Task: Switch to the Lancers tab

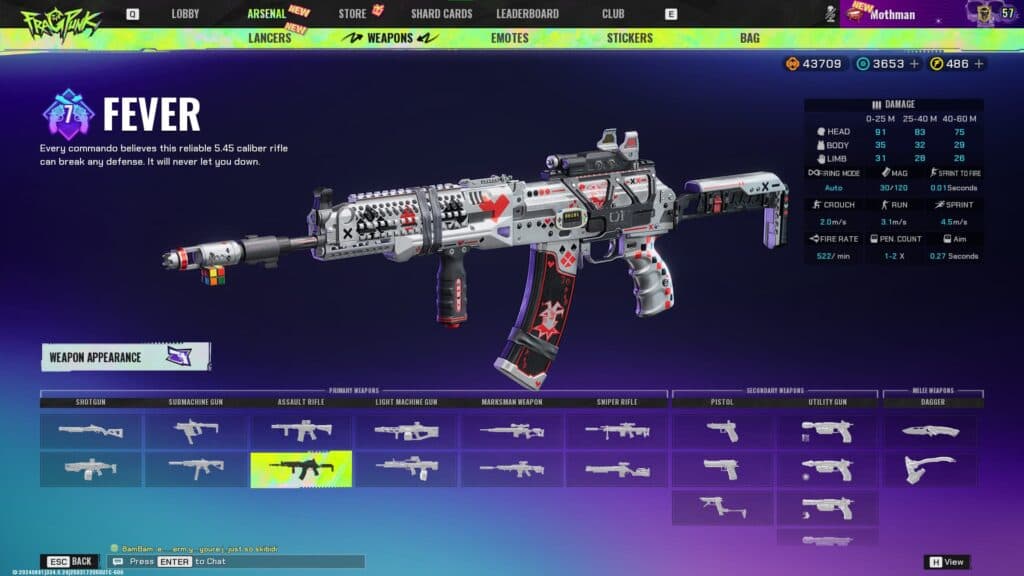Action: [x=270, y=38]
